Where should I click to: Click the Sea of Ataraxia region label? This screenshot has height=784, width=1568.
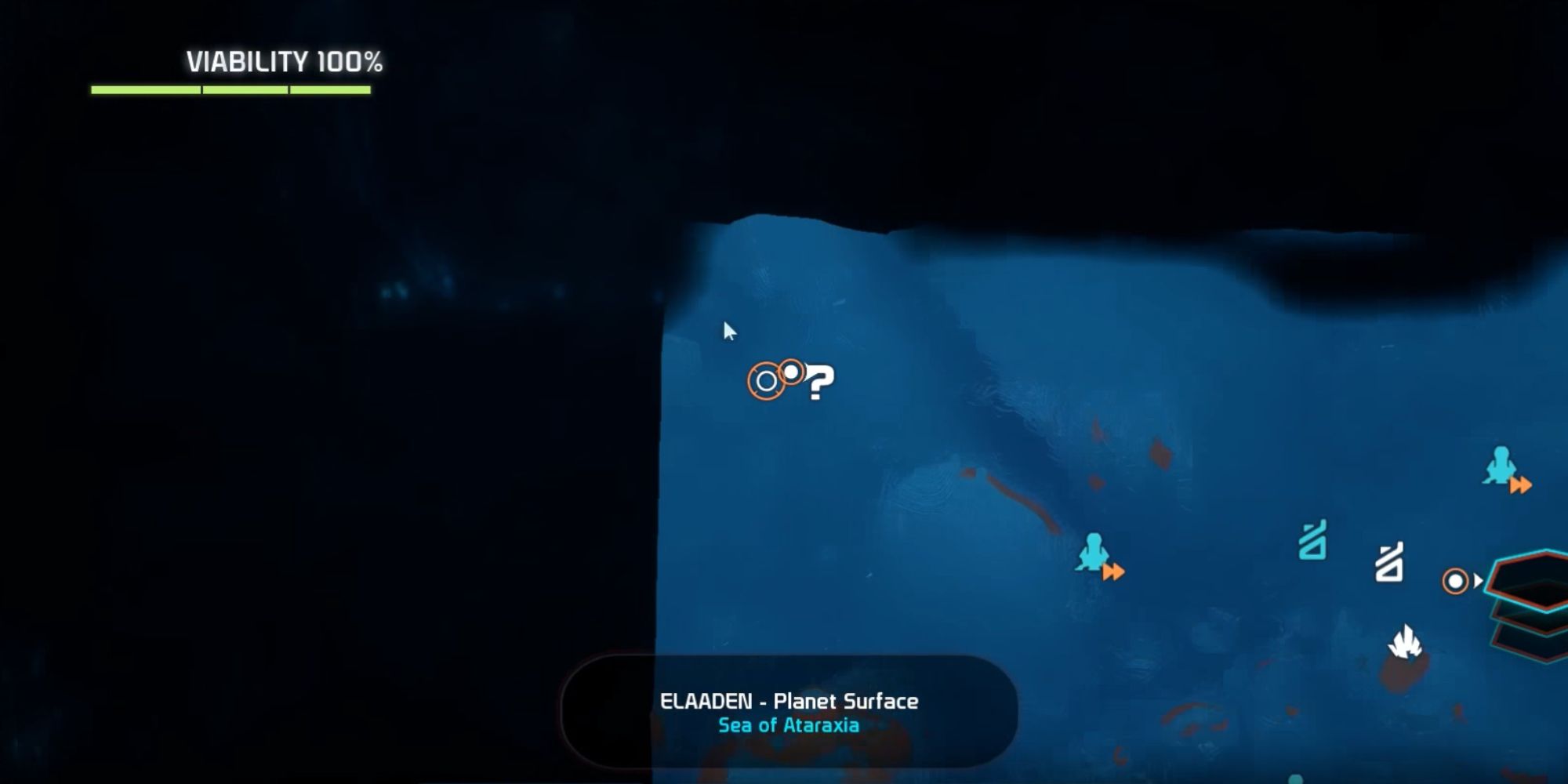click(x=788, y=725)
